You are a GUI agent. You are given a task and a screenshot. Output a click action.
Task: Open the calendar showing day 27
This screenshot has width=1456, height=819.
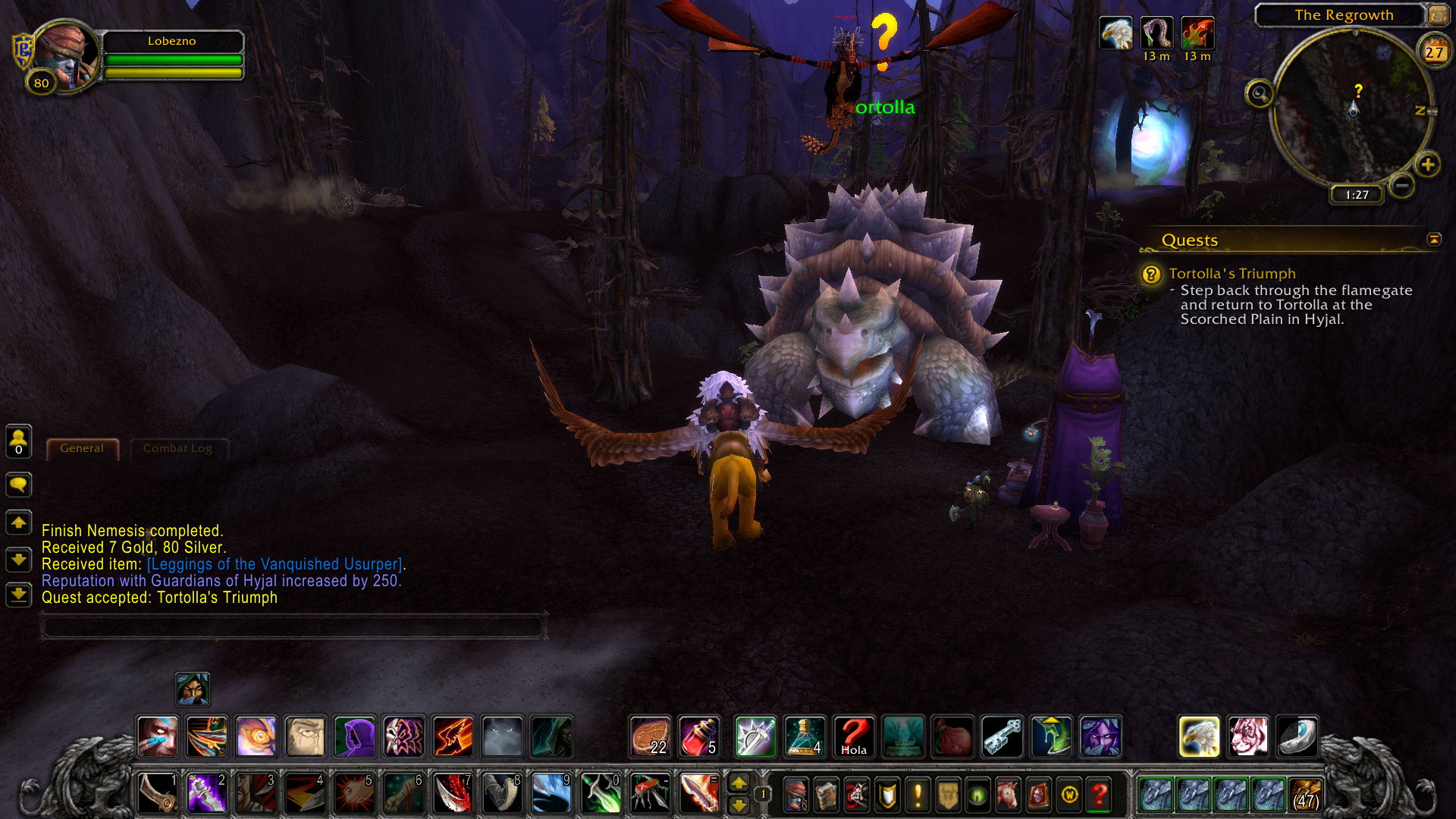pos(1434,52)
